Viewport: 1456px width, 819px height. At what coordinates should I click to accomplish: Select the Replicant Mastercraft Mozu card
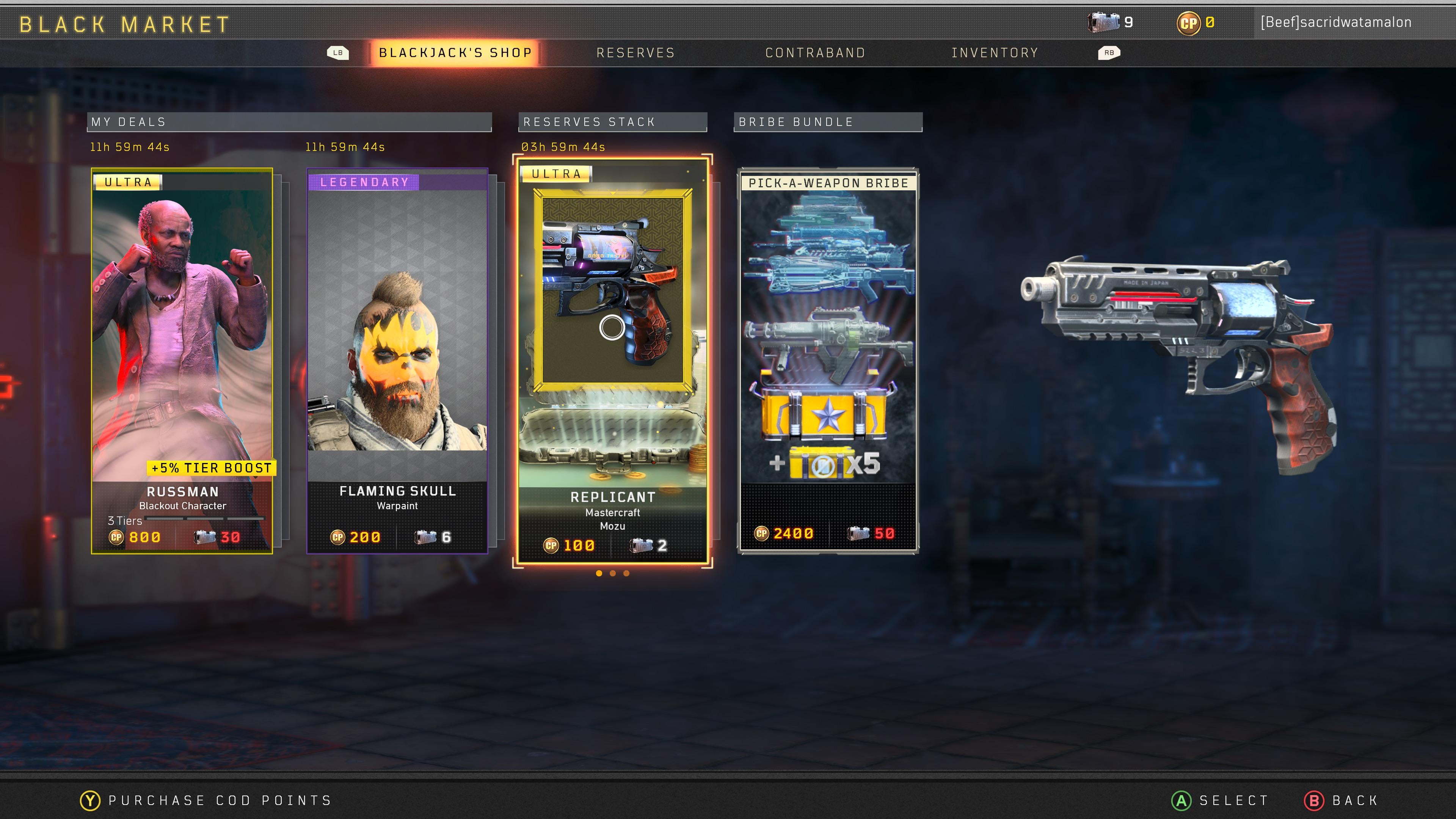(x=612, y=361)
